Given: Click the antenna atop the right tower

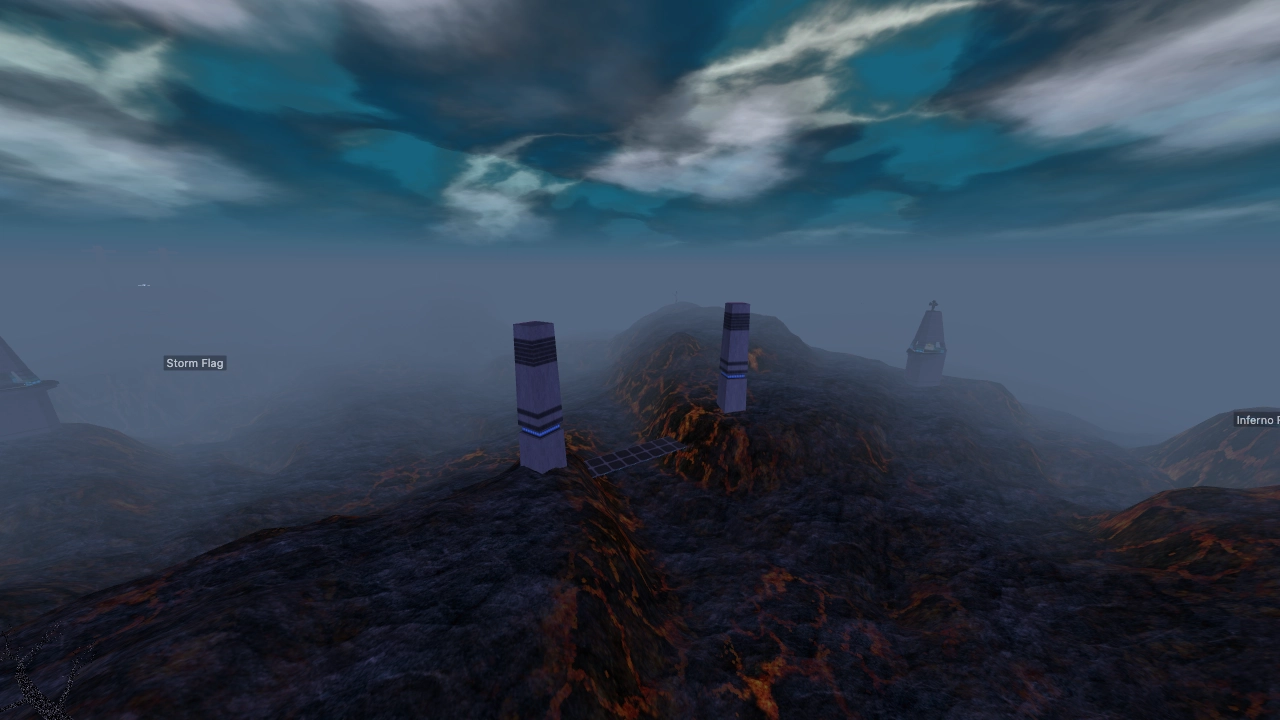Looking at the screenshot, I should (x=933, y=303).
